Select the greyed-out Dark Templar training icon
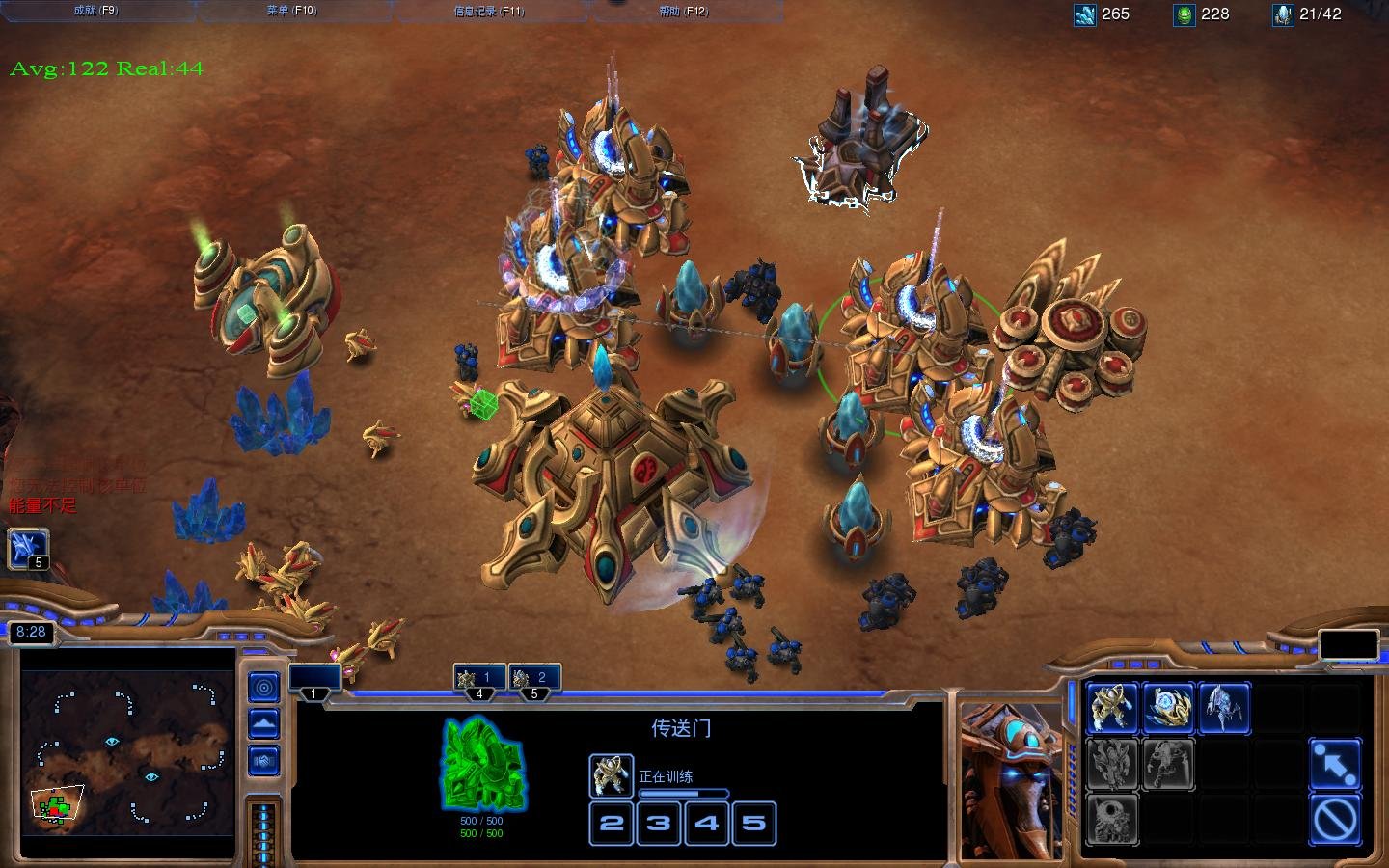This screenshot has width=1389, height=868. click(1168, 763)
